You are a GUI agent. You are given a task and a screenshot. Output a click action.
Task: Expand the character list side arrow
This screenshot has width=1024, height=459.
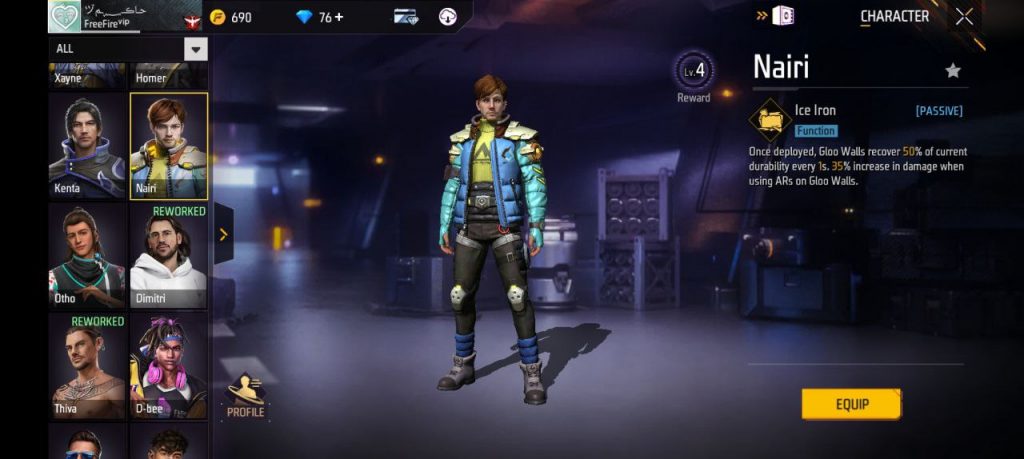(x=223, y=235)
